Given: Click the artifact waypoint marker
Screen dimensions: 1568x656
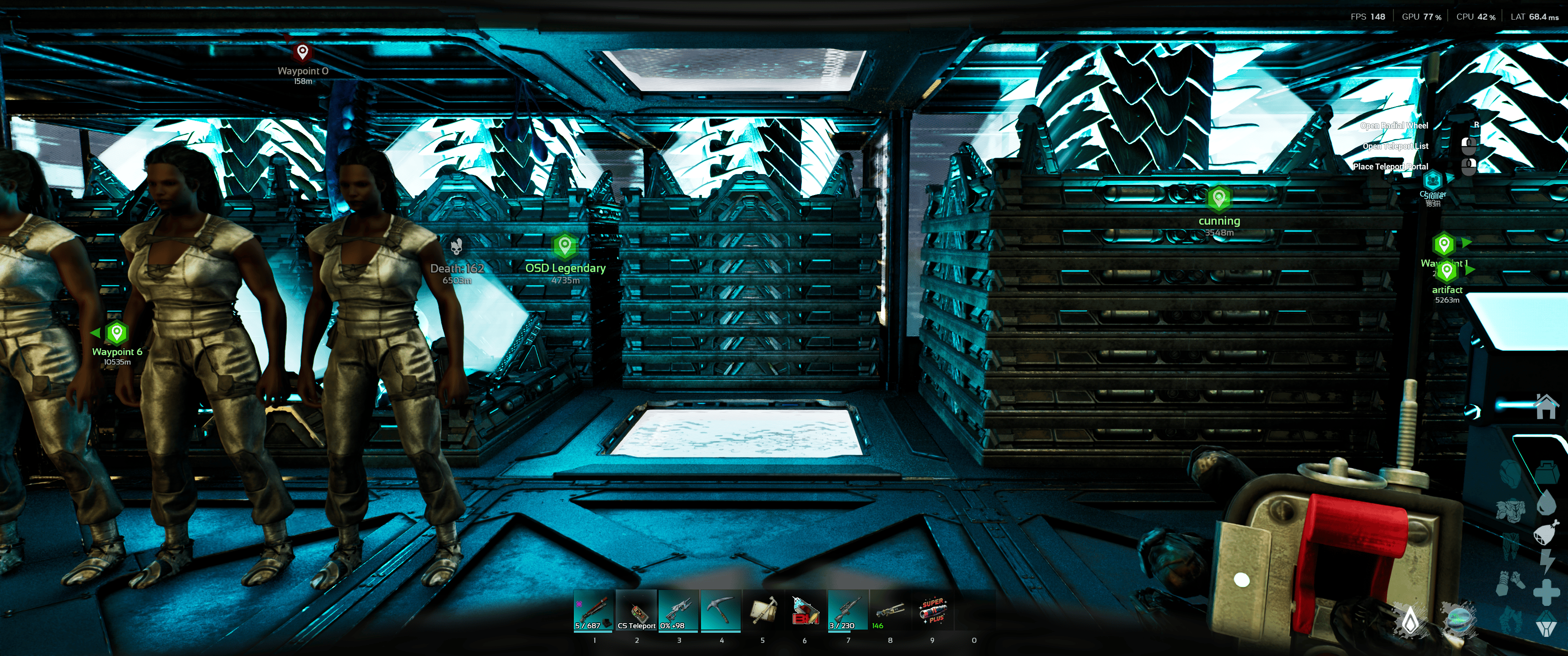Looking at the screenshot, I should coord(1447,272).
